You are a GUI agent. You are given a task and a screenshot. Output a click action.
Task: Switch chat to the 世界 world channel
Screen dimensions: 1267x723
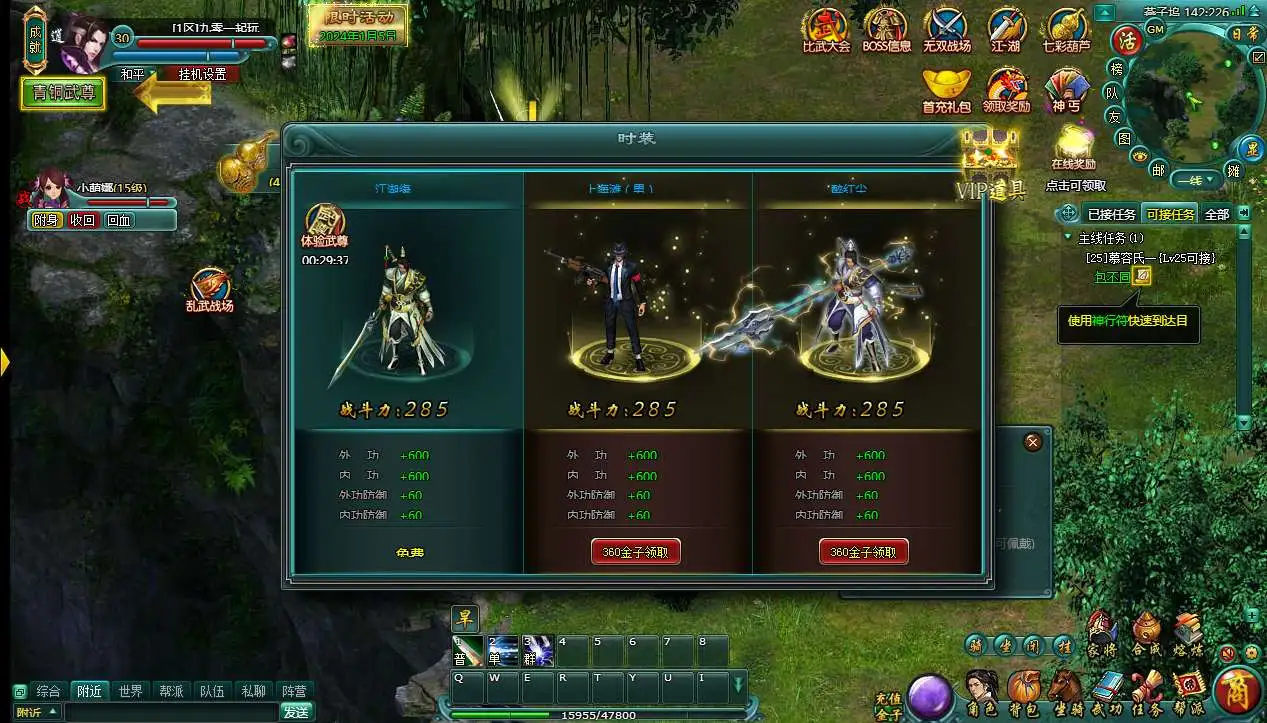coord(130,691)
